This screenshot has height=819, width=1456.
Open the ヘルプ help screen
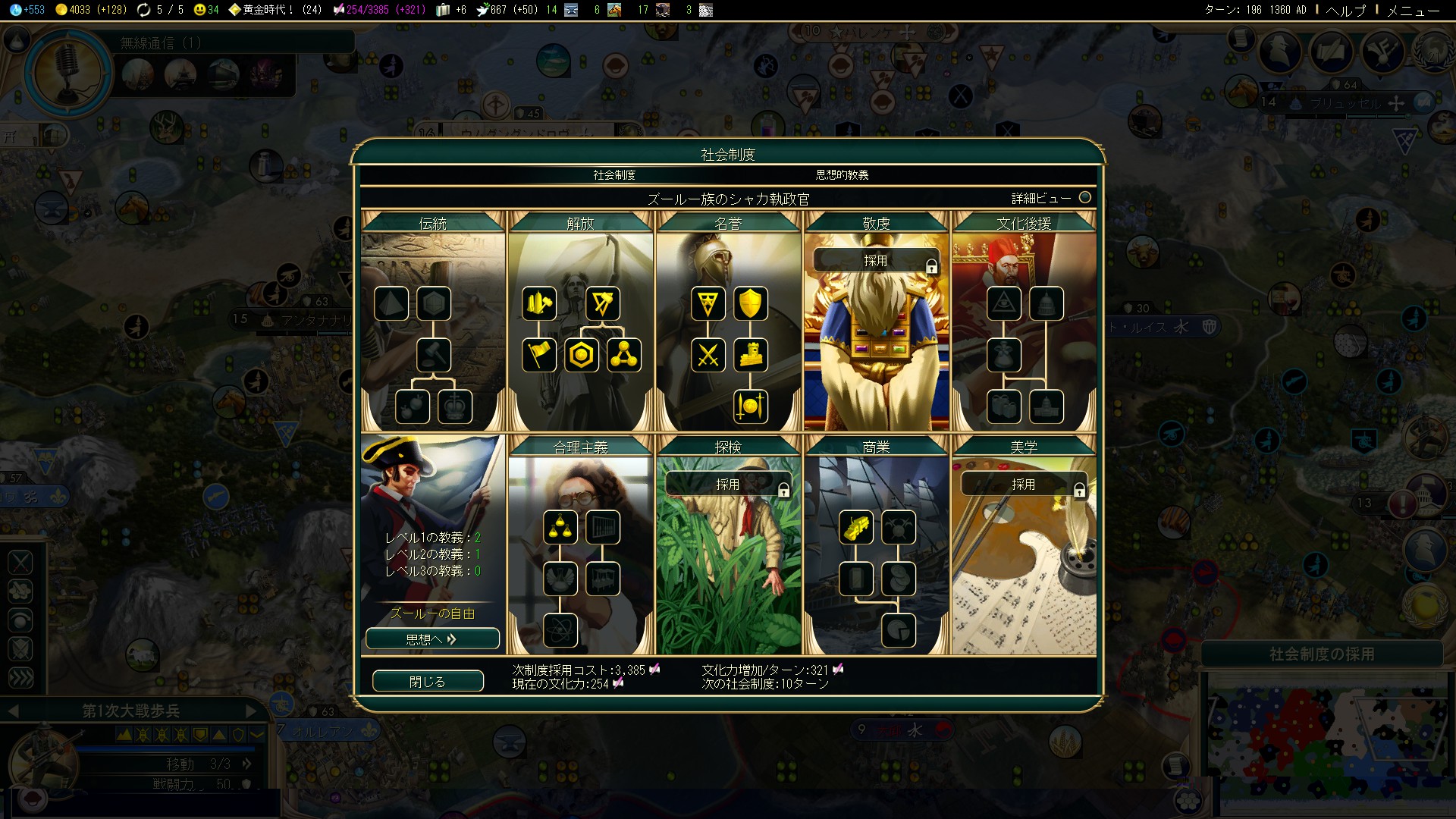[1346, 11]
